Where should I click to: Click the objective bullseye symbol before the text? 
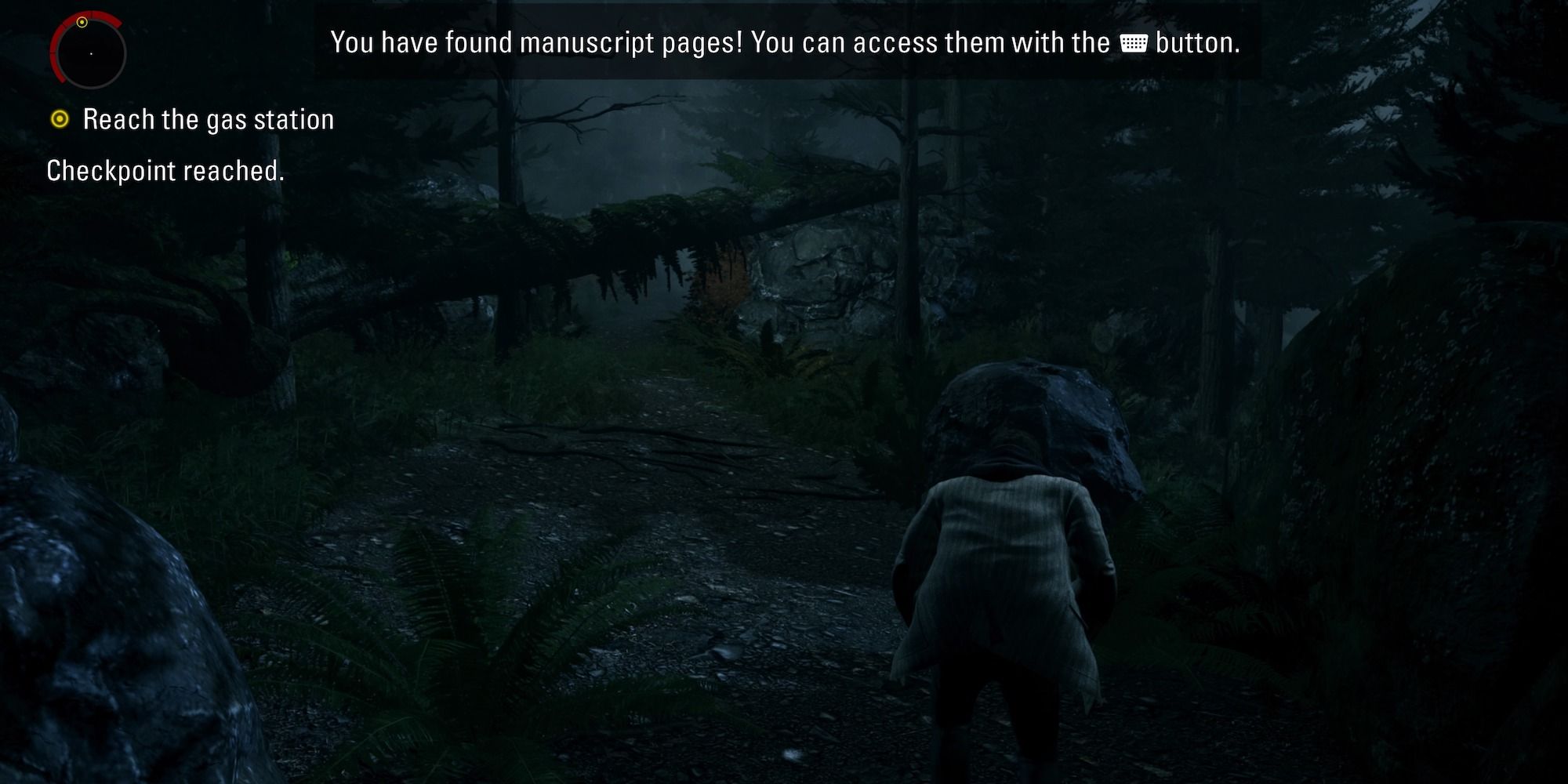click(59, 119)
